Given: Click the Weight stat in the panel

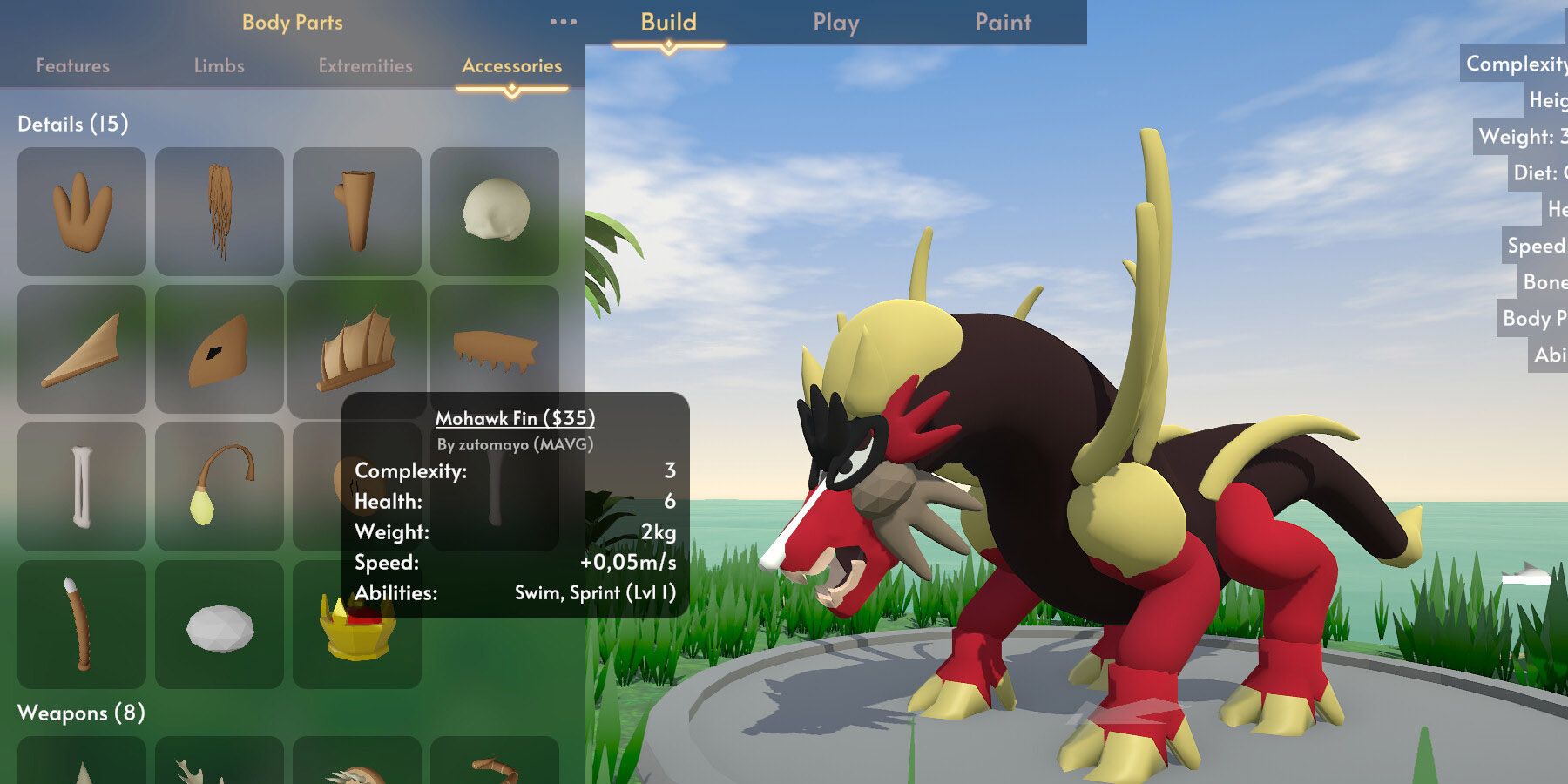Looking at the screenshot, I should click(390, 531).
